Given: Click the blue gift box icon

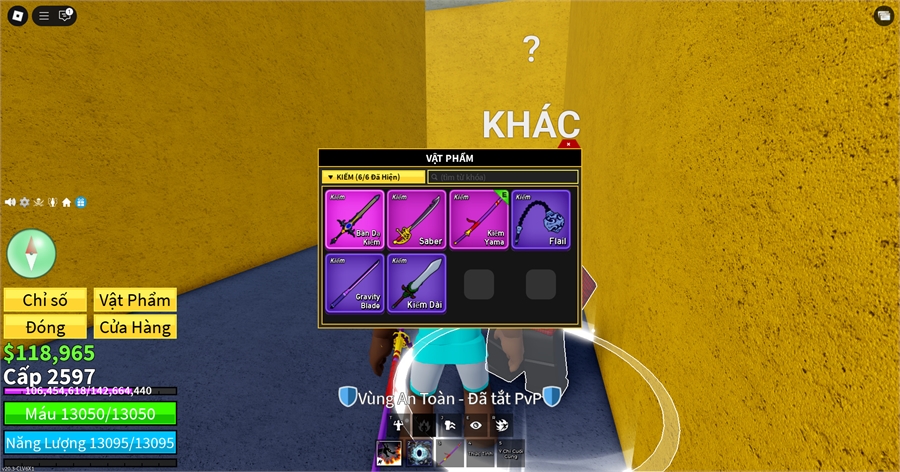Looking at the screenshot, I should (x=81, y=202).
